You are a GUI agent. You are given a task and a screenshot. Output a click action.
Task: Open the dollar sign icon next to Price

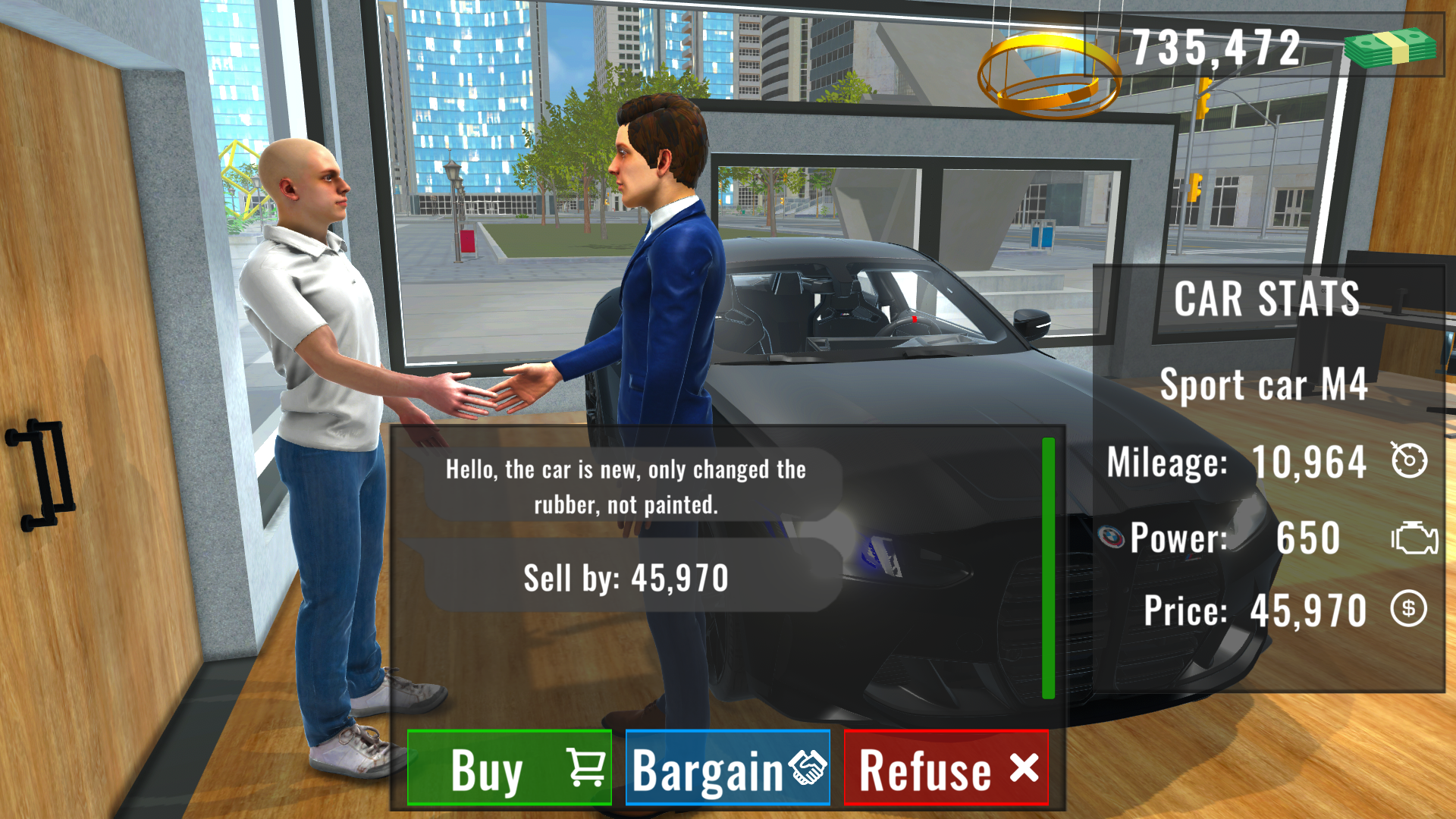(x=1409, y=609)
